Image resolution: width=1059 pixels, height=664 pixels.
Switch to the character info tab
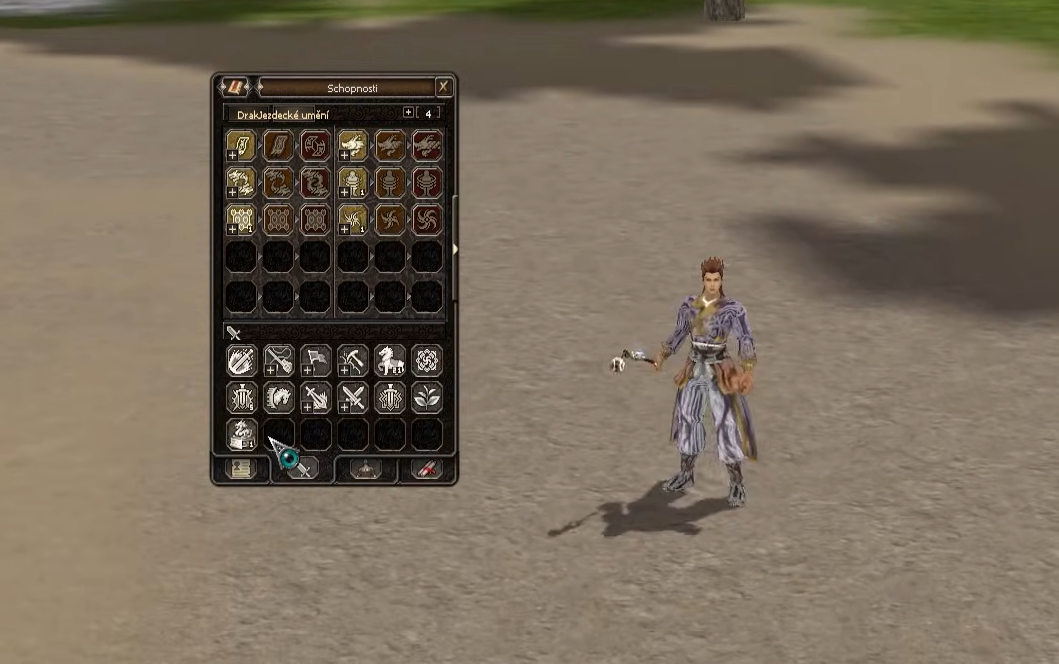pyautogui.click(x=239, y=469)
